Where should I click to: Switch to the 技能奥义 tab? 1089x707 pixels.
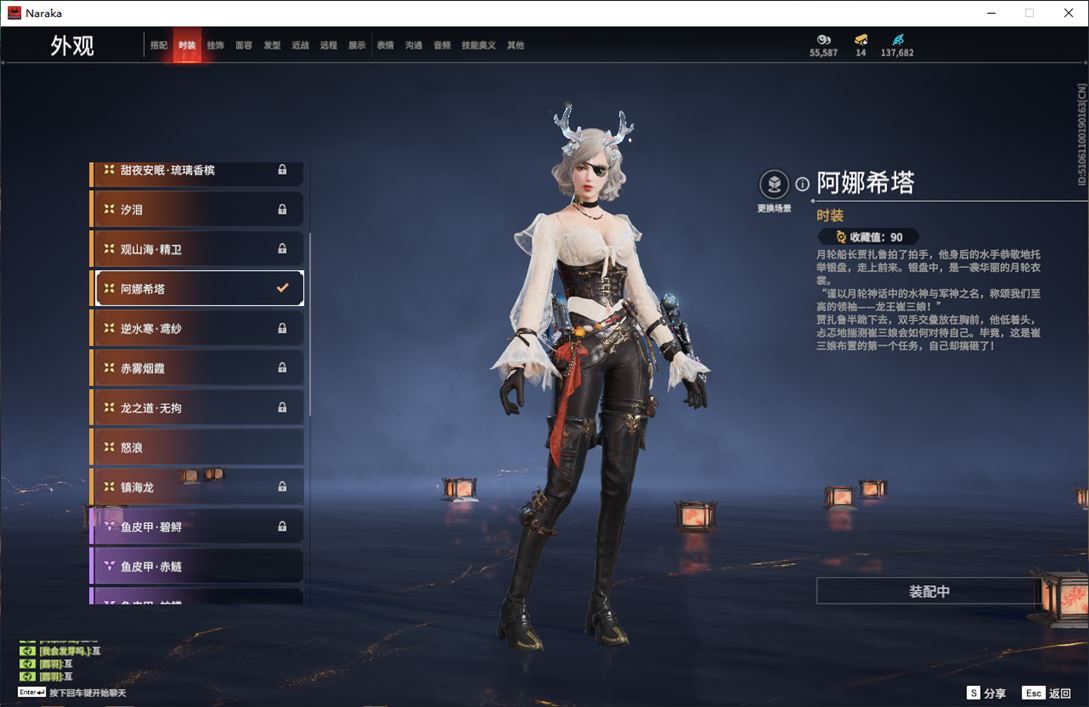pyautogui.click(x=478, y=46)
